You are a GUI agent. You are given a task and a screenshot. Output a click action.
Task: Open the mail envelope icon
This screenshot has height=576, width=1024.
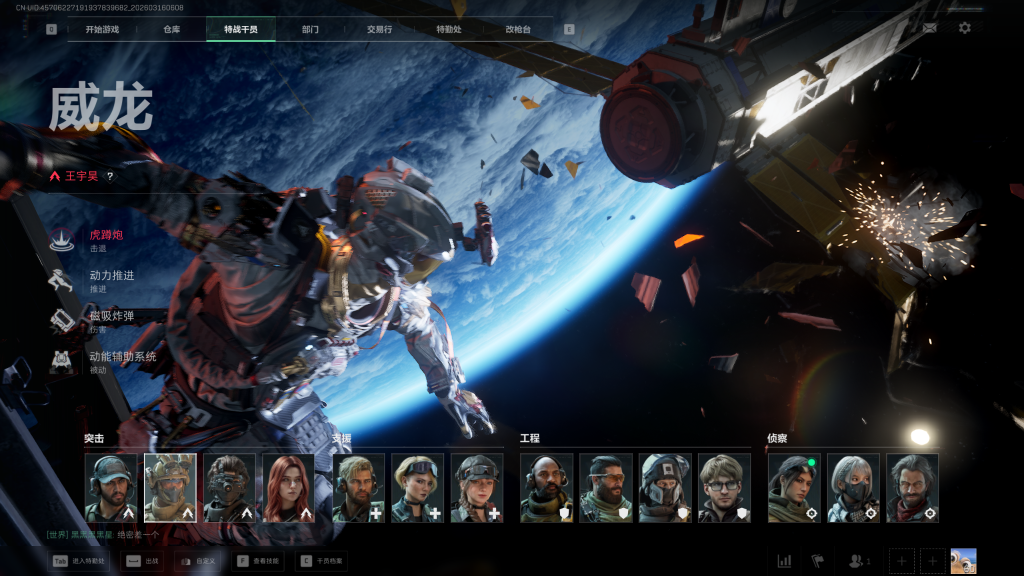[x=930, y=28]
